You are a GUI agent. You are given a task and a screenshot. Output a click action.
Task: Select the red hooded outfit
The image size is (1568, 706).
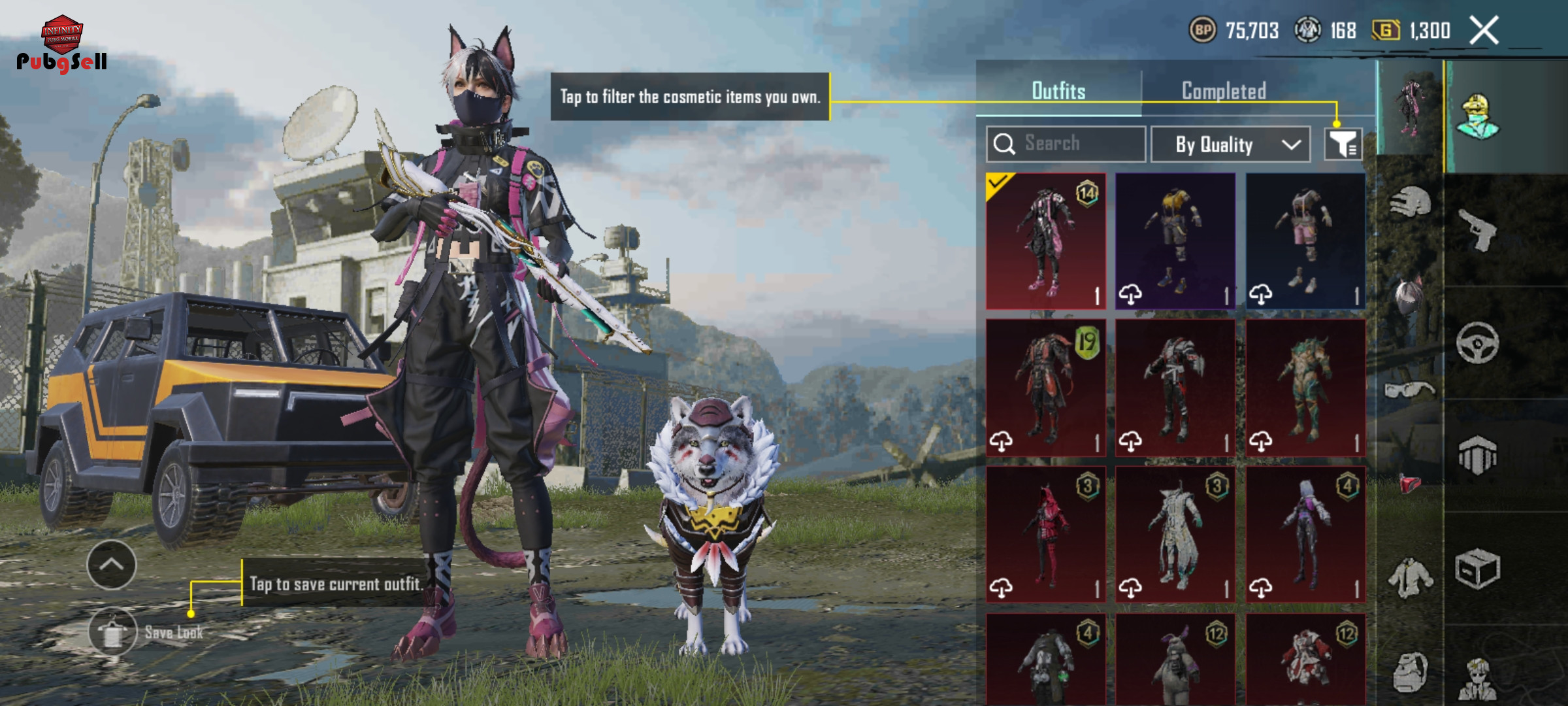click(x=1045, y=534)
